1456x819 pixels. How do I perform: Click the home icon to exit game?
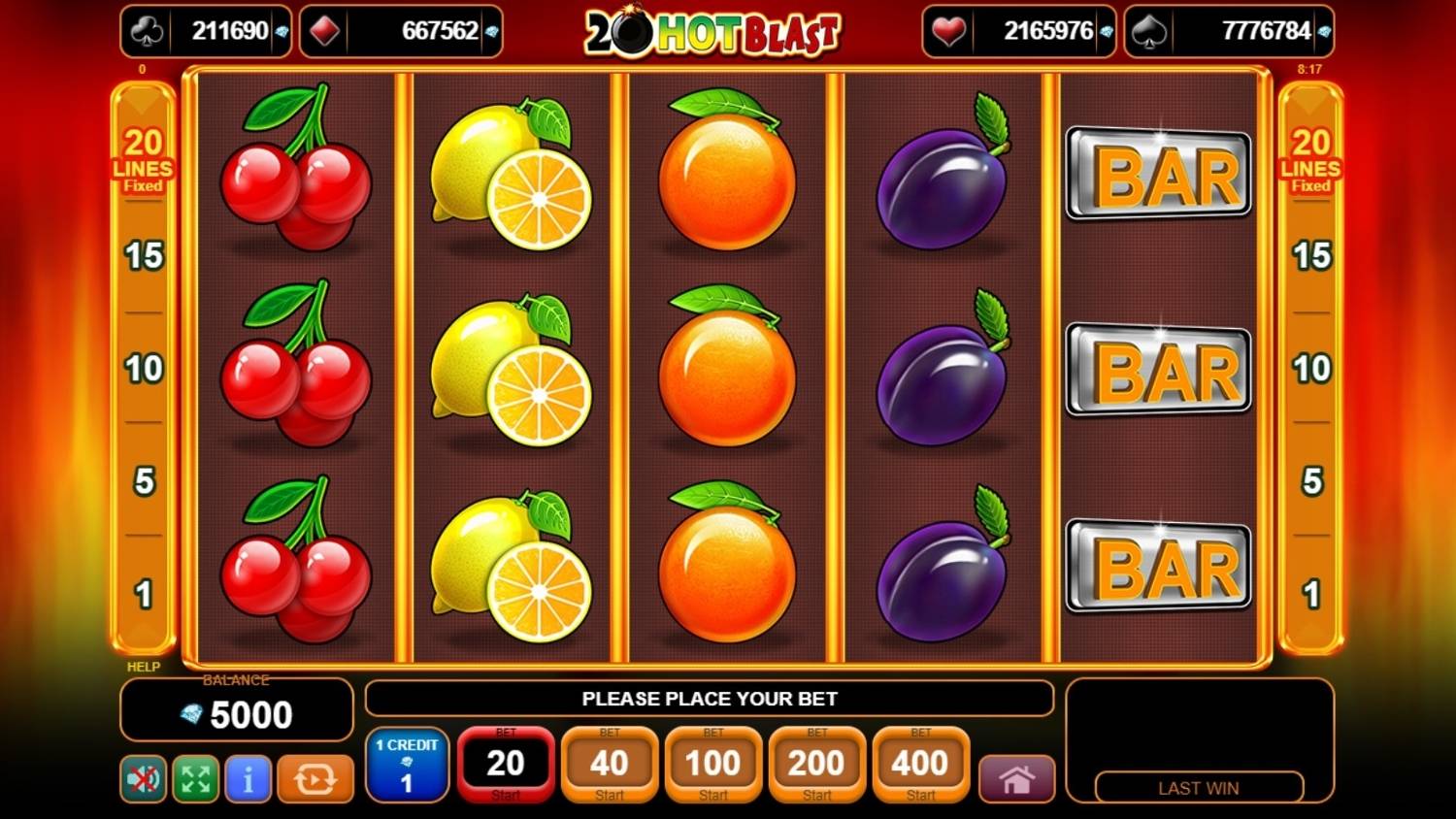click(x=1017, y=777)
